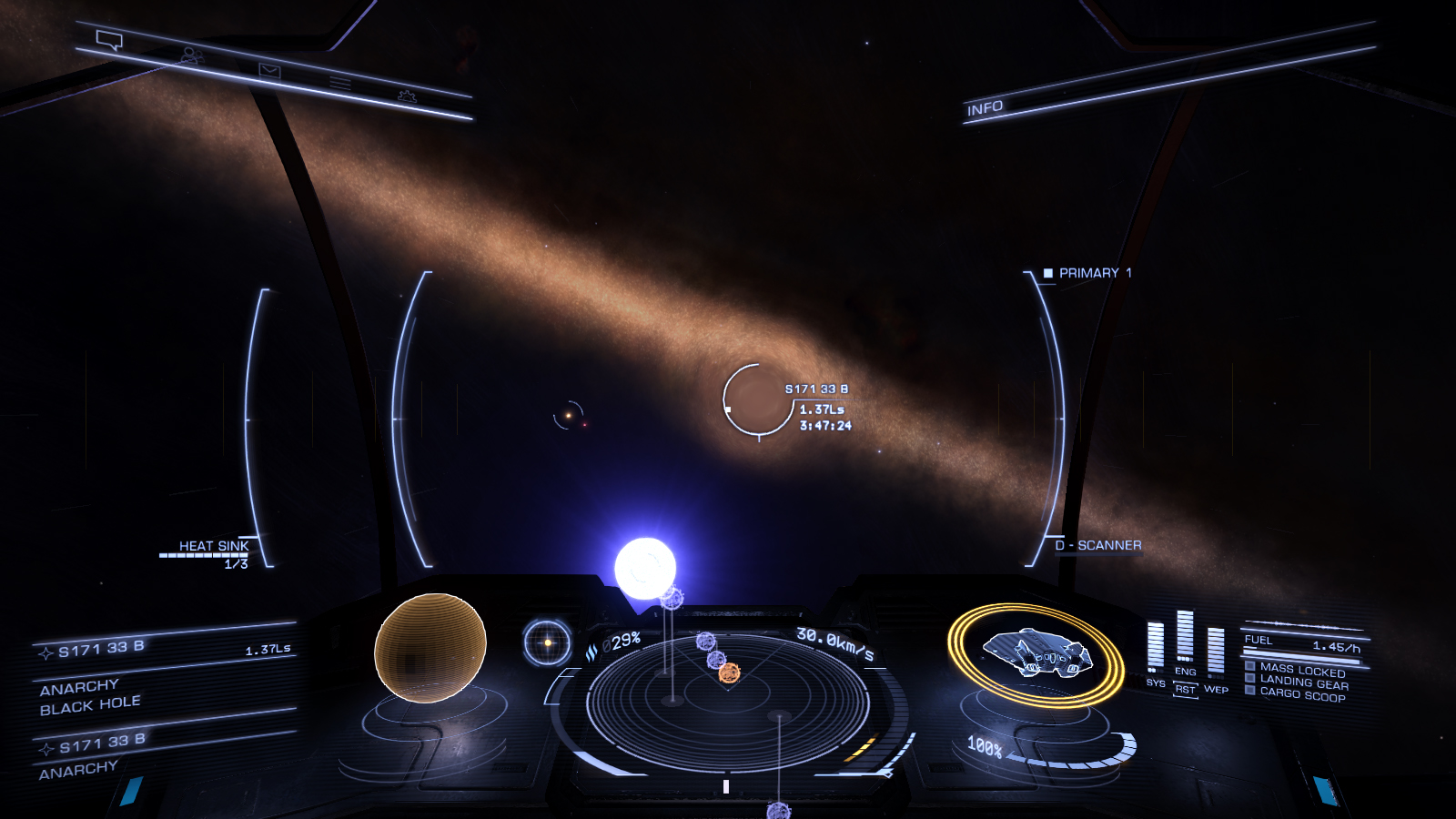The width and height of the screenshot is (1456, 819).
Task: Open the comms settings gear tab
Action: [x=407, y=96]
